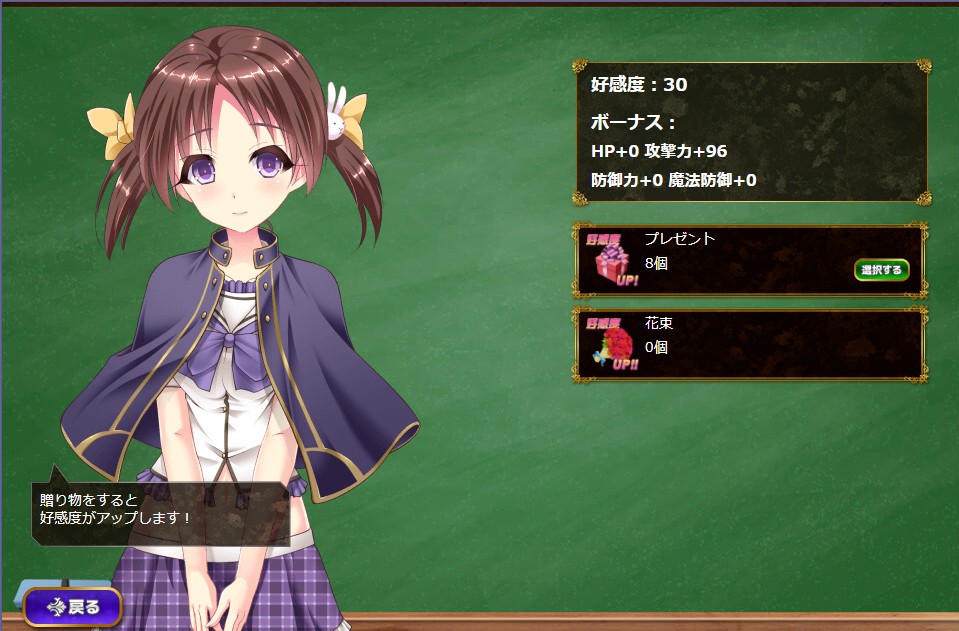Choose the 花束 bouquet row
The width and height of the screenshot is (959, 631).
[749, 345]
